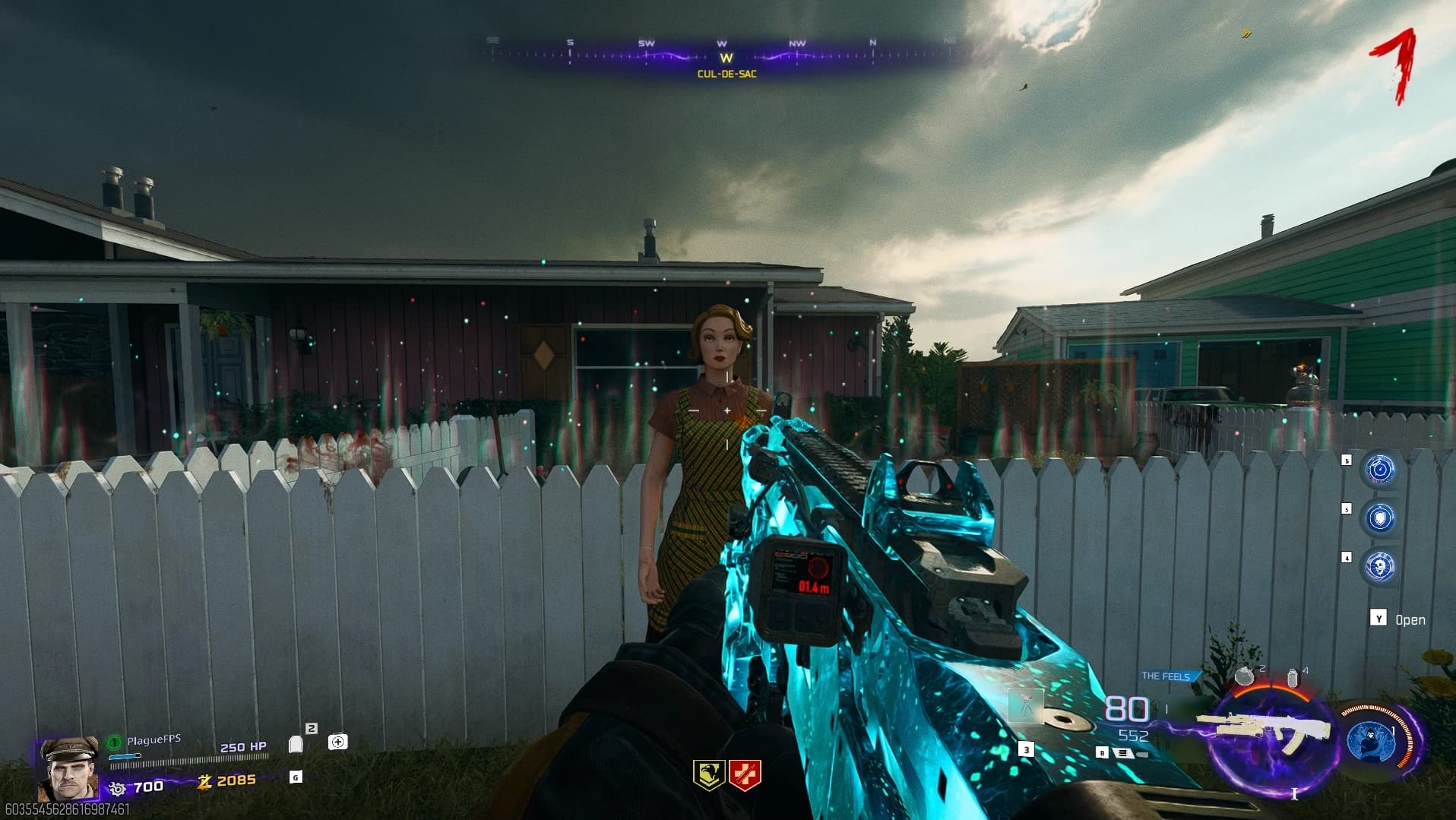The width and height of the screenshot is (1456, 820).
Task: Select the tactical canister equipment slot
Action: coord(1293,678)
